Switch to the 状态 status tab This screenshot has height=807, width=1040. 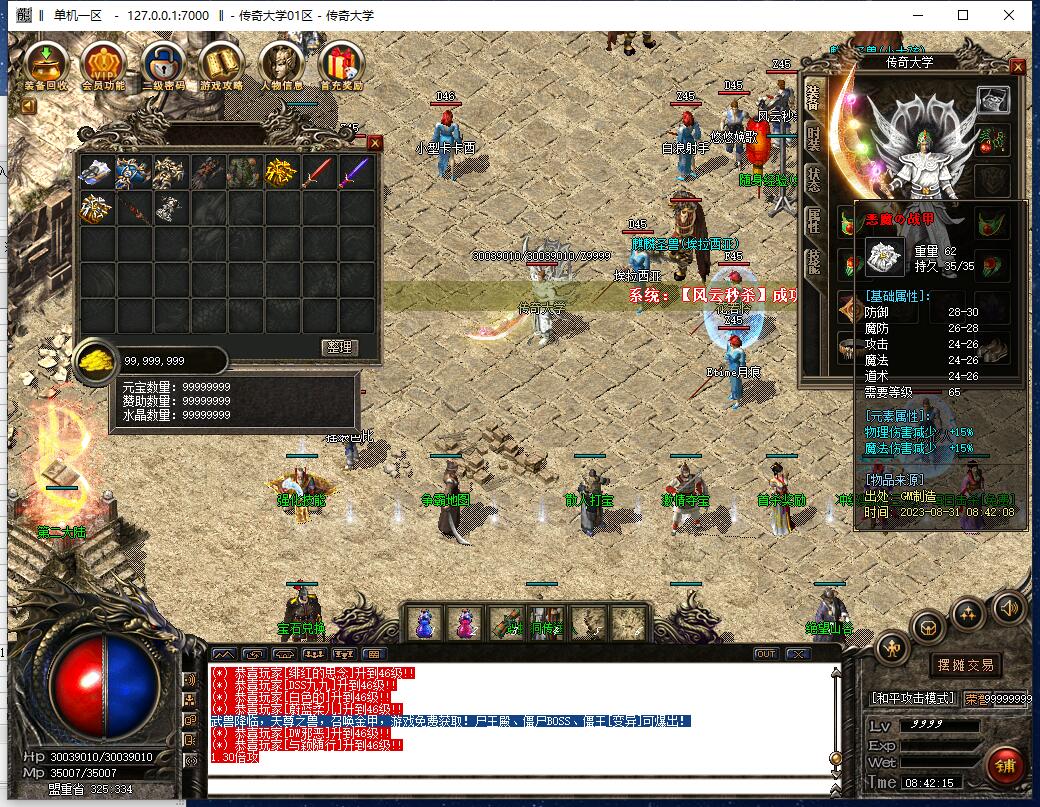click(814, 180)
